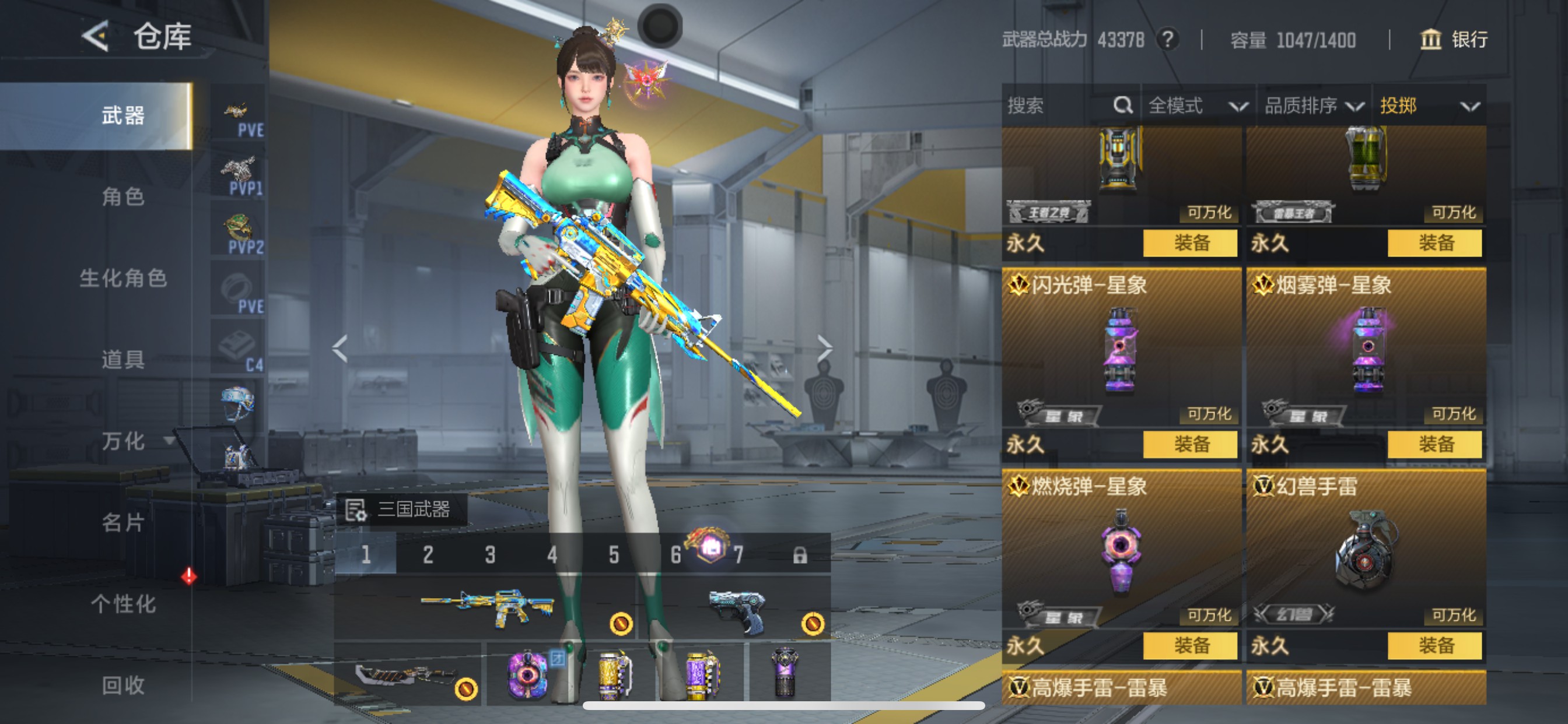Viewport: 1568px width, 724px height.
Task: Click the weapon power question mark help
Action: [x=1167, y=40]
